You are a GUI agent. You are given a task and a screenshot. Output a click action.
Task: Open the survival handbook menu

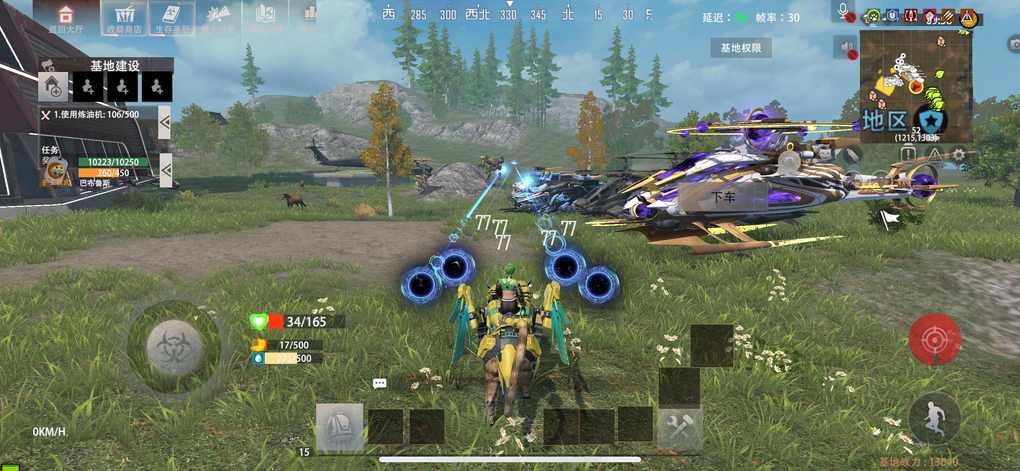[x=171, y=17]
